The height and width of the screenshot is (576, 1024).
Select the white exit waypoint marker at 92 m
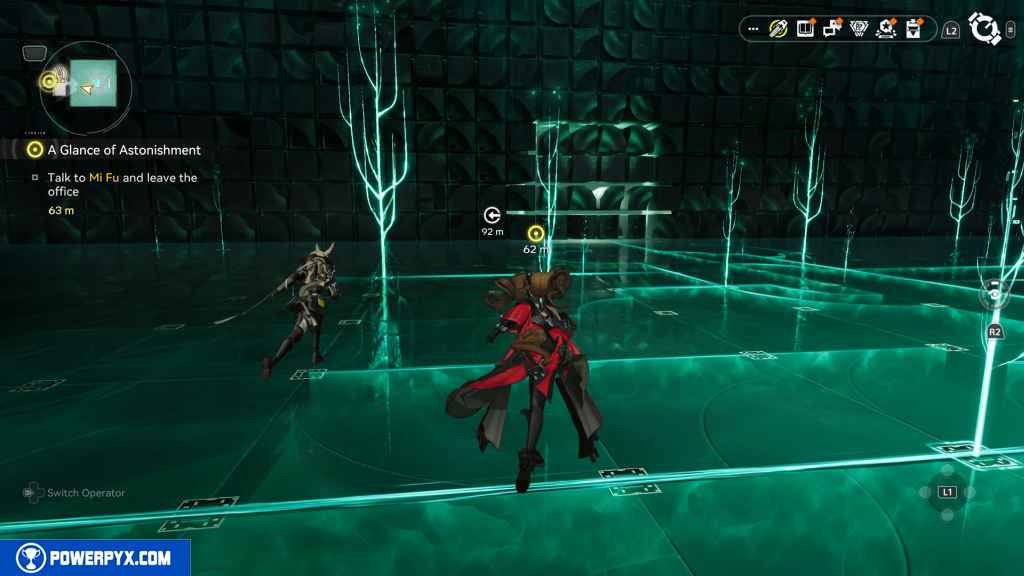coord(492,215)
